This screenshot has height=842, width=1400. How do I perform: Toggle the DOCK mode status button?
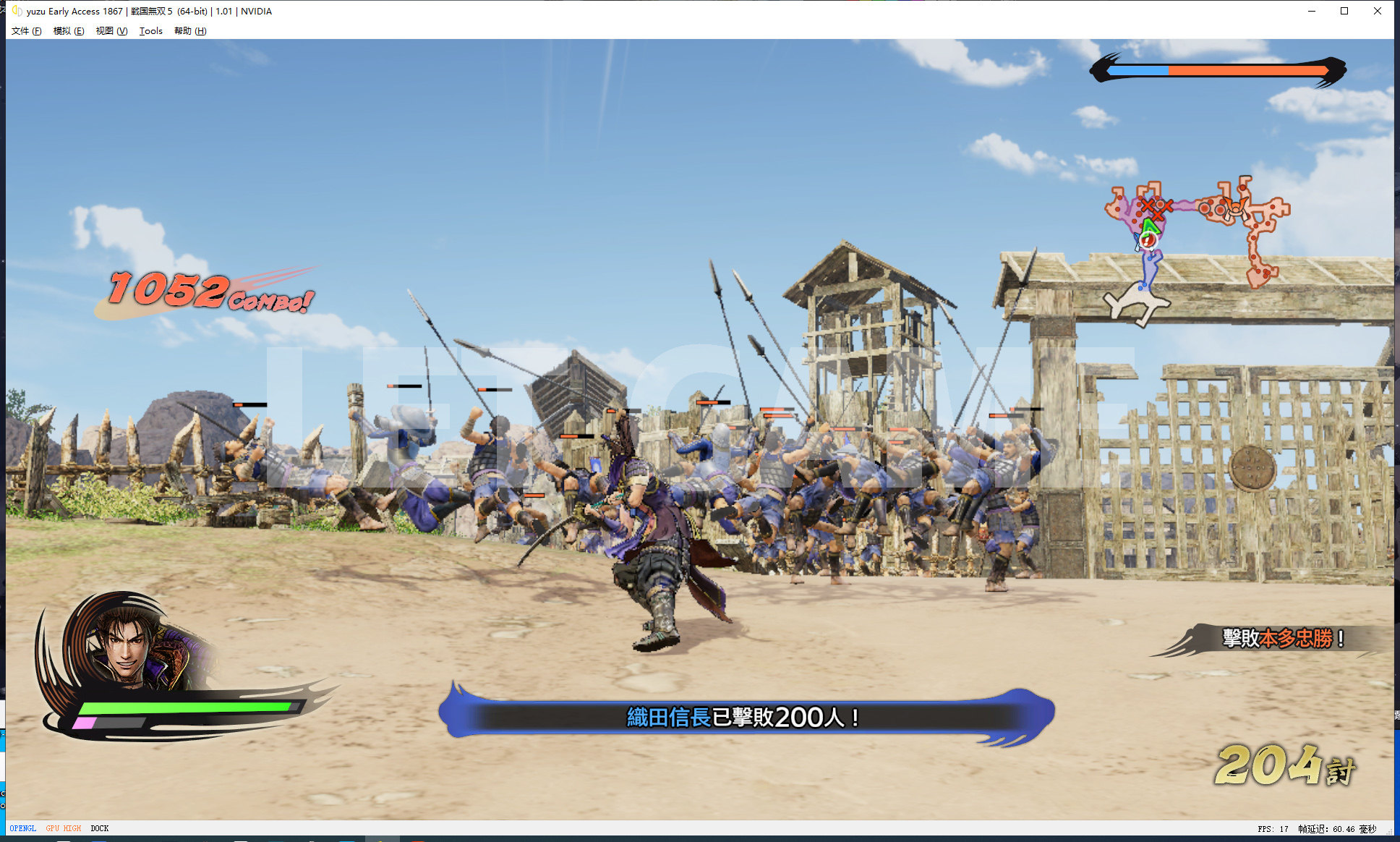pos(100,828)
